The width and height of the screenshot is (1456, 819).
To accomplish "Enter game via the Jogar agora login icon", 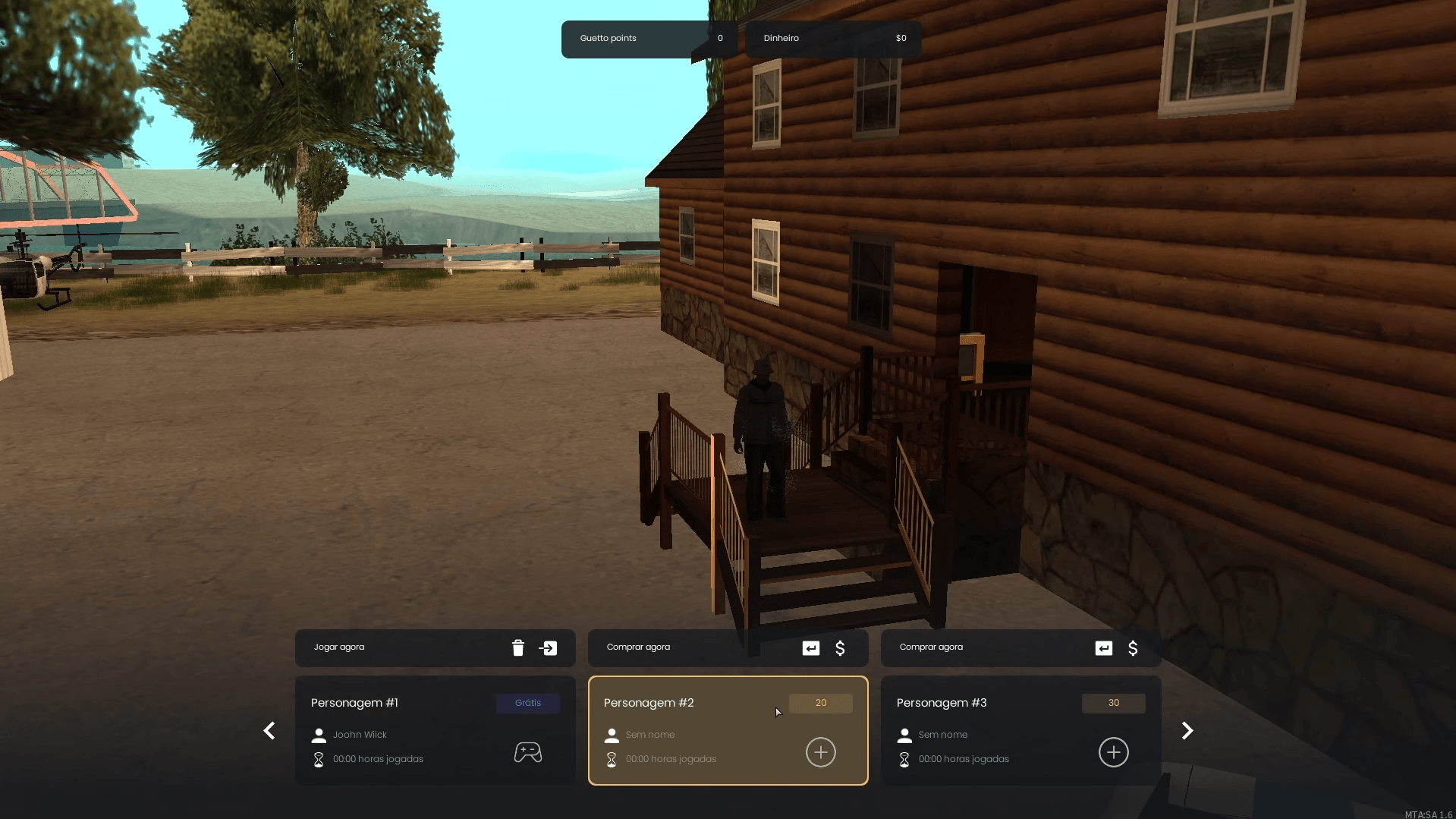I will pos(548,648).
